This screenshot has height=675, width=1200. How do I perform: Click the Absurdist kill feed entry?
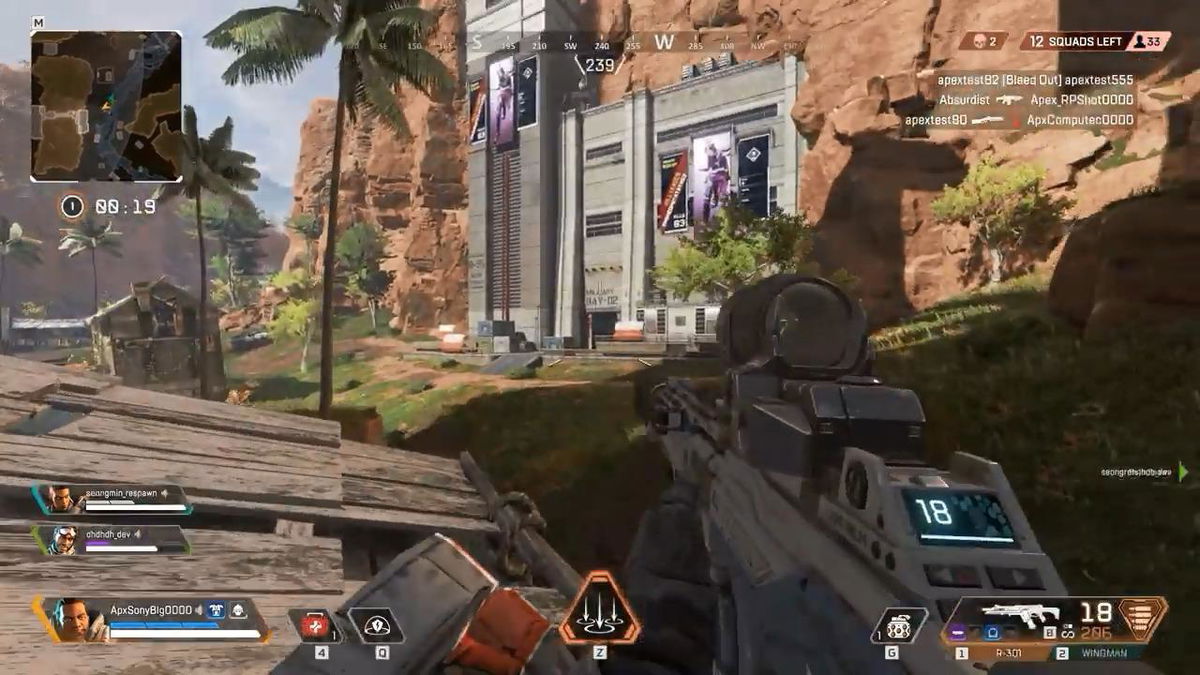click(x=1036, y=100)
